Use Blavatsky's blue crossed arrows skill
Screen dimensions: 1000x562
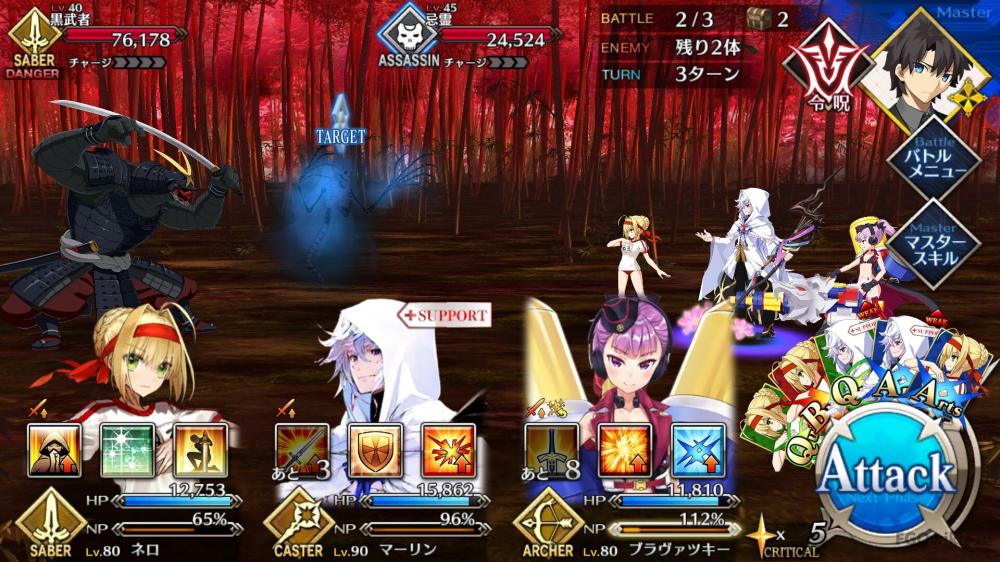coord(697,450)
